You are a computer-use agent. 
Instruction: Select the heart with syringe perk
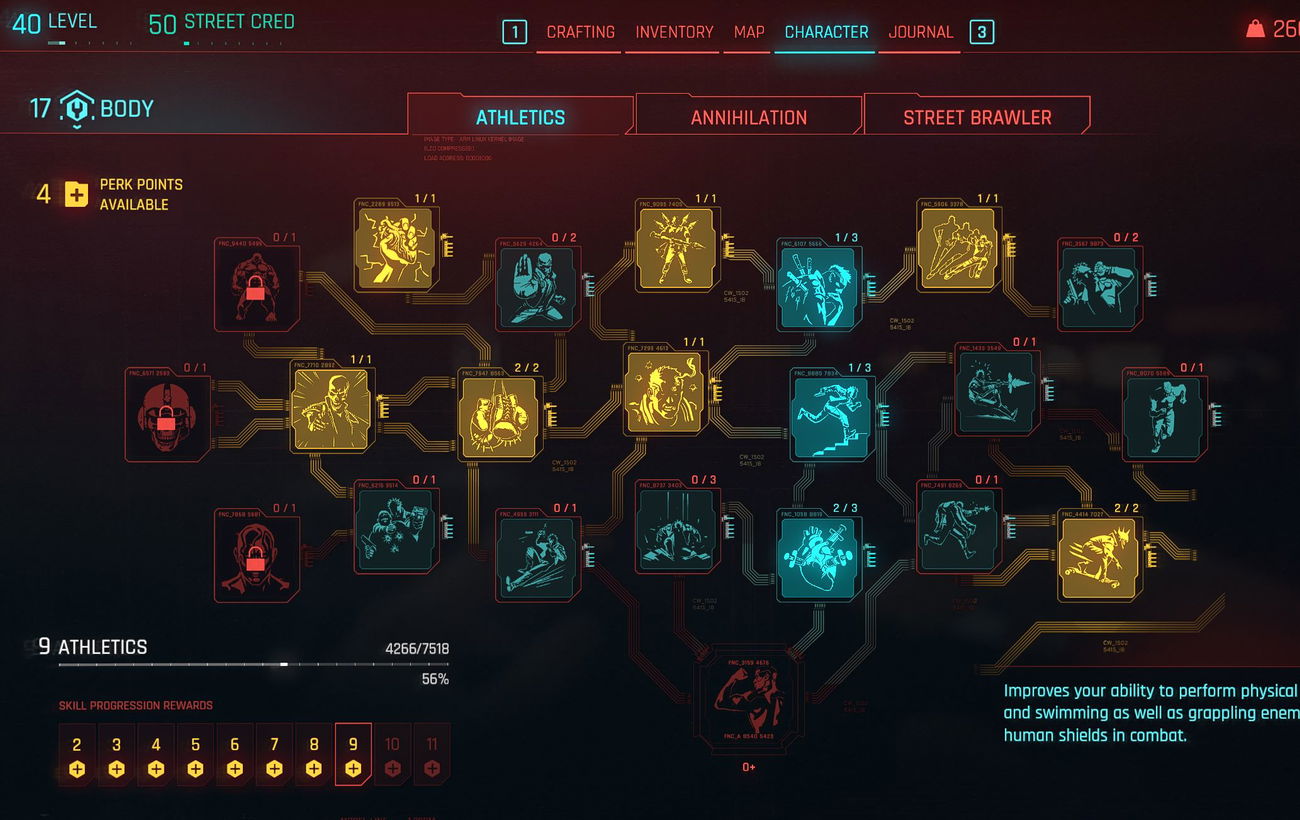pyautogui.click(x=818, y=553)
